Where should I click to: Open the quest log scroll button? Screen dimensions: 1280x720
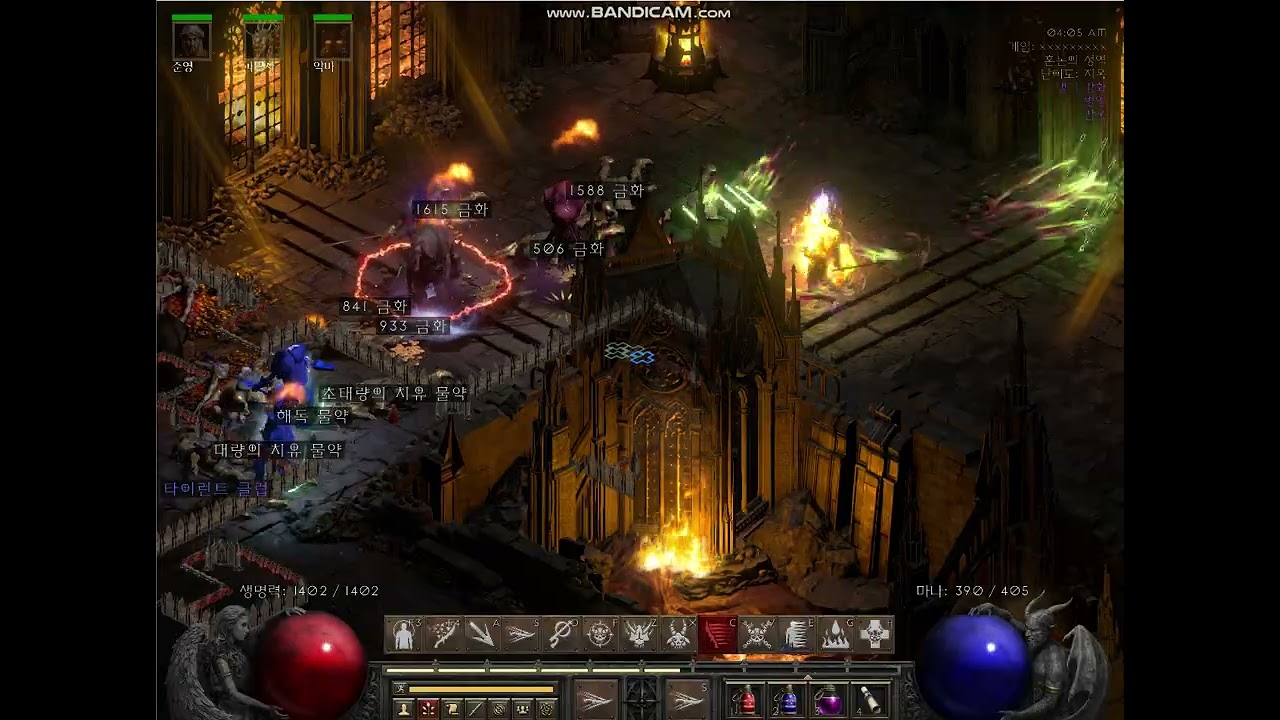coord(452,709)
